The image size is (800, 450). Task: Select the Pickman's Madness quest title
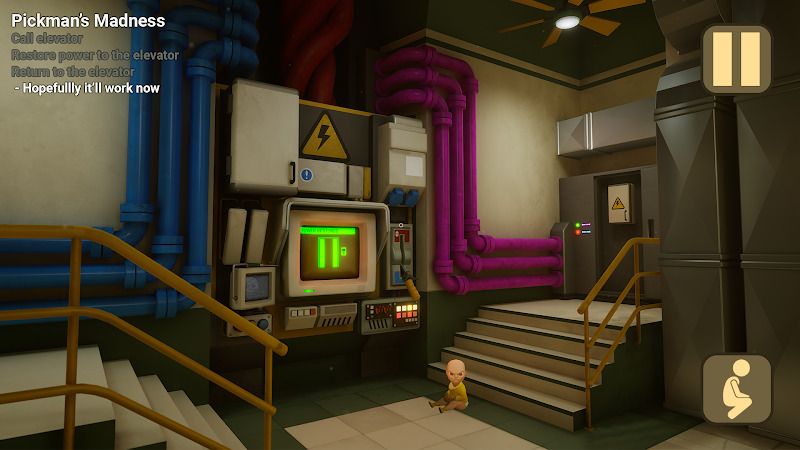point(88,20)
